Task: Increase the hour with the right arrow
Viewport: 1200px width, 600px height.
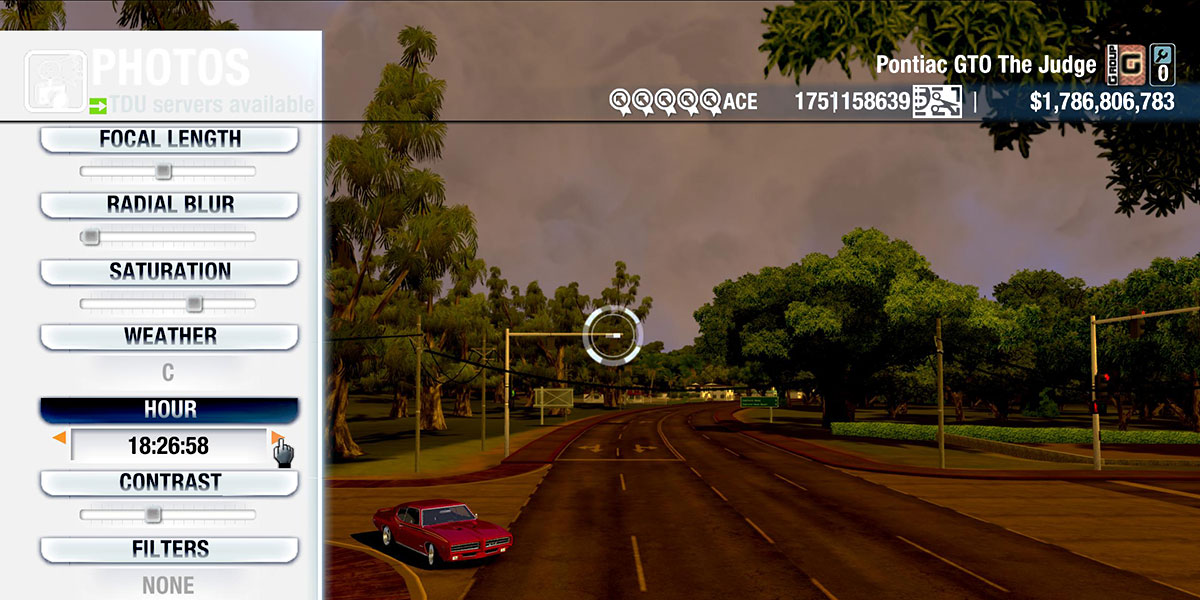Action: coord(276,438)
